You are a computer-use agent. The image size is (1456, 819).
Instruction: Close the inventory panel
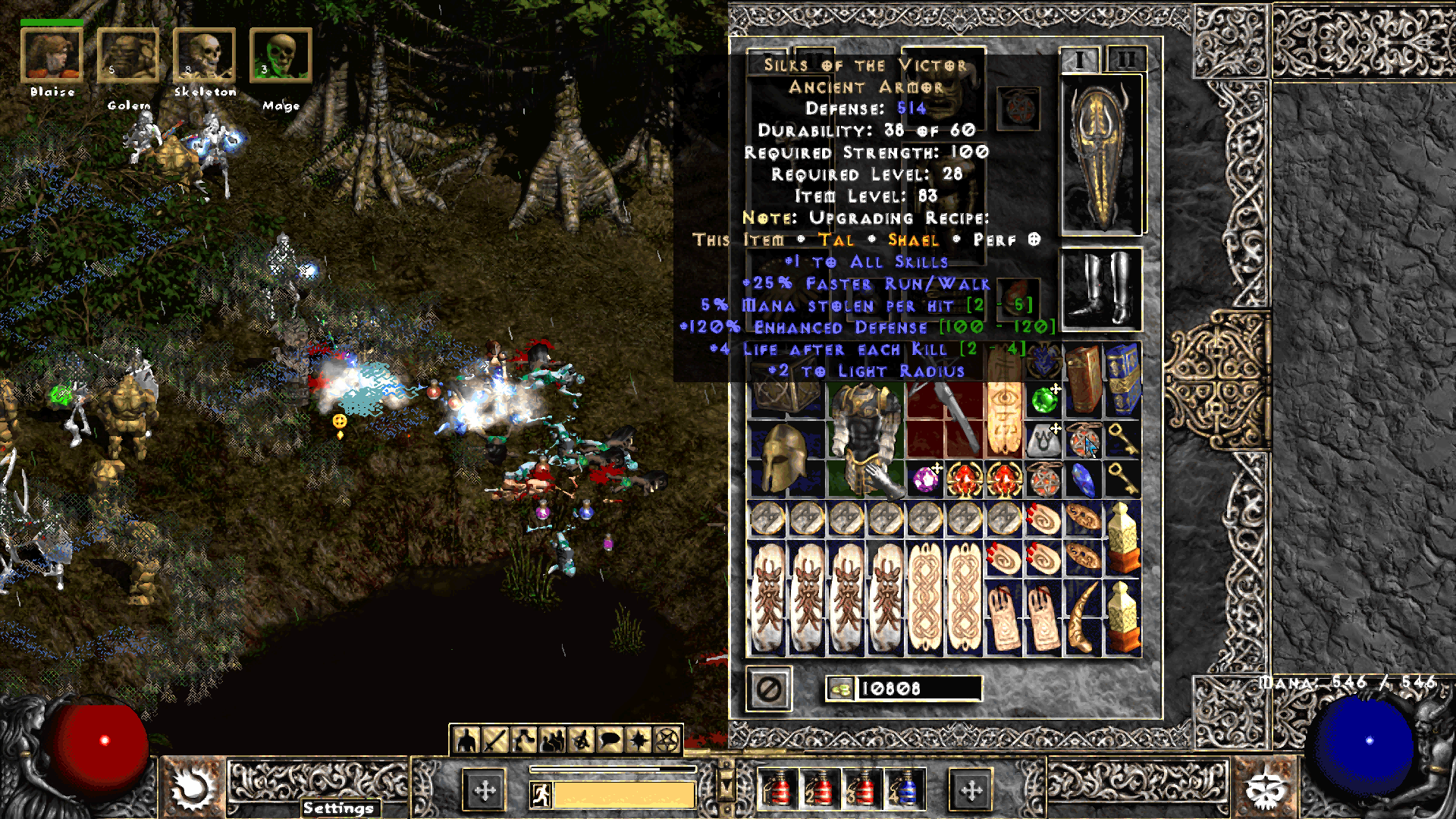click(769, 689)
